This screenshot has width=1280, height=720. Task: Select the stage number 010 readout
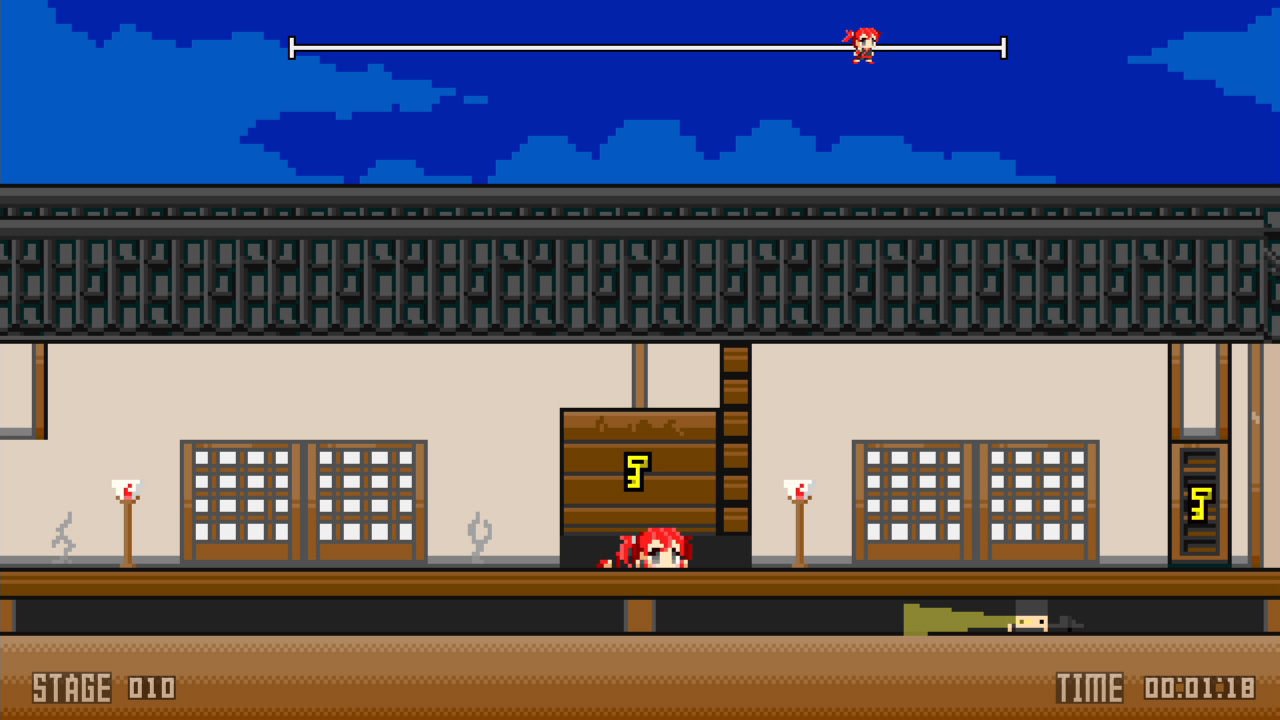coord(150,689)
